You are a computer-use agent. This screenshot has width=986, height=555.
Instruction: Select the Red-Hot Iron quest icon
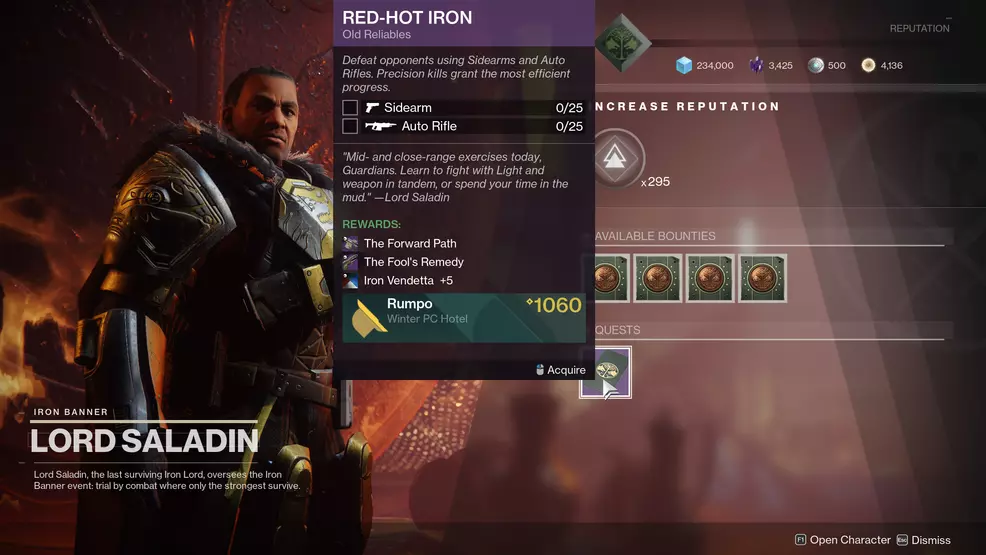pos(606,372)
